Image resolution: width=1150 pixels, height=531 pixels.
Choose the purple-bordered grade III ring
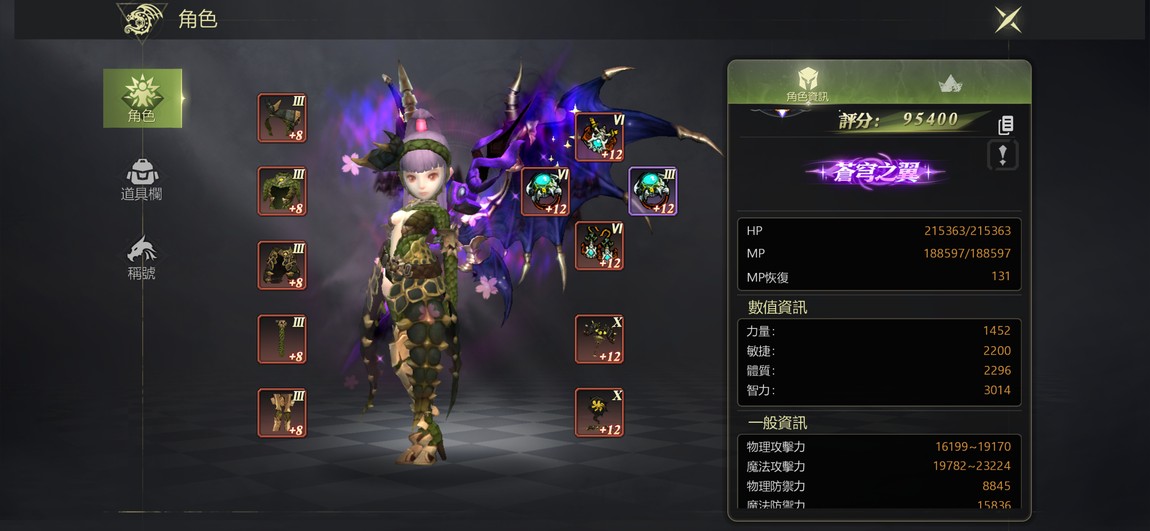pyautogui.click(x=652, y=191)
